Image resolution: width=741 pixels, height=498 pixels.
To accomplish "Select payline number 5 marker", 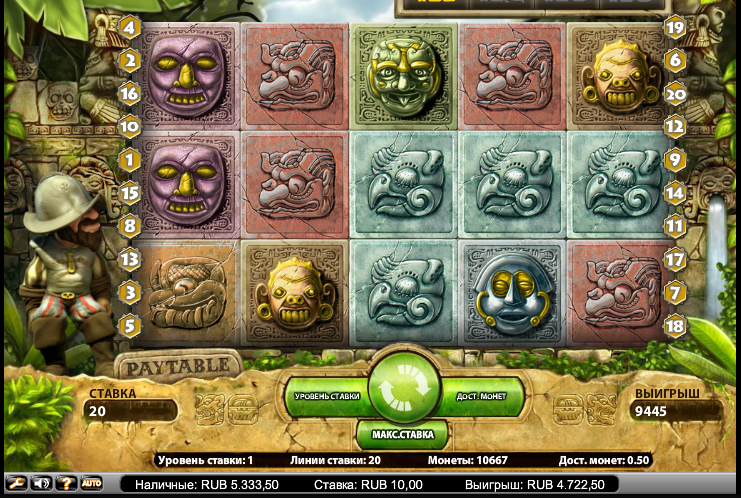I will pyautogui.click(x=129, y=324).
